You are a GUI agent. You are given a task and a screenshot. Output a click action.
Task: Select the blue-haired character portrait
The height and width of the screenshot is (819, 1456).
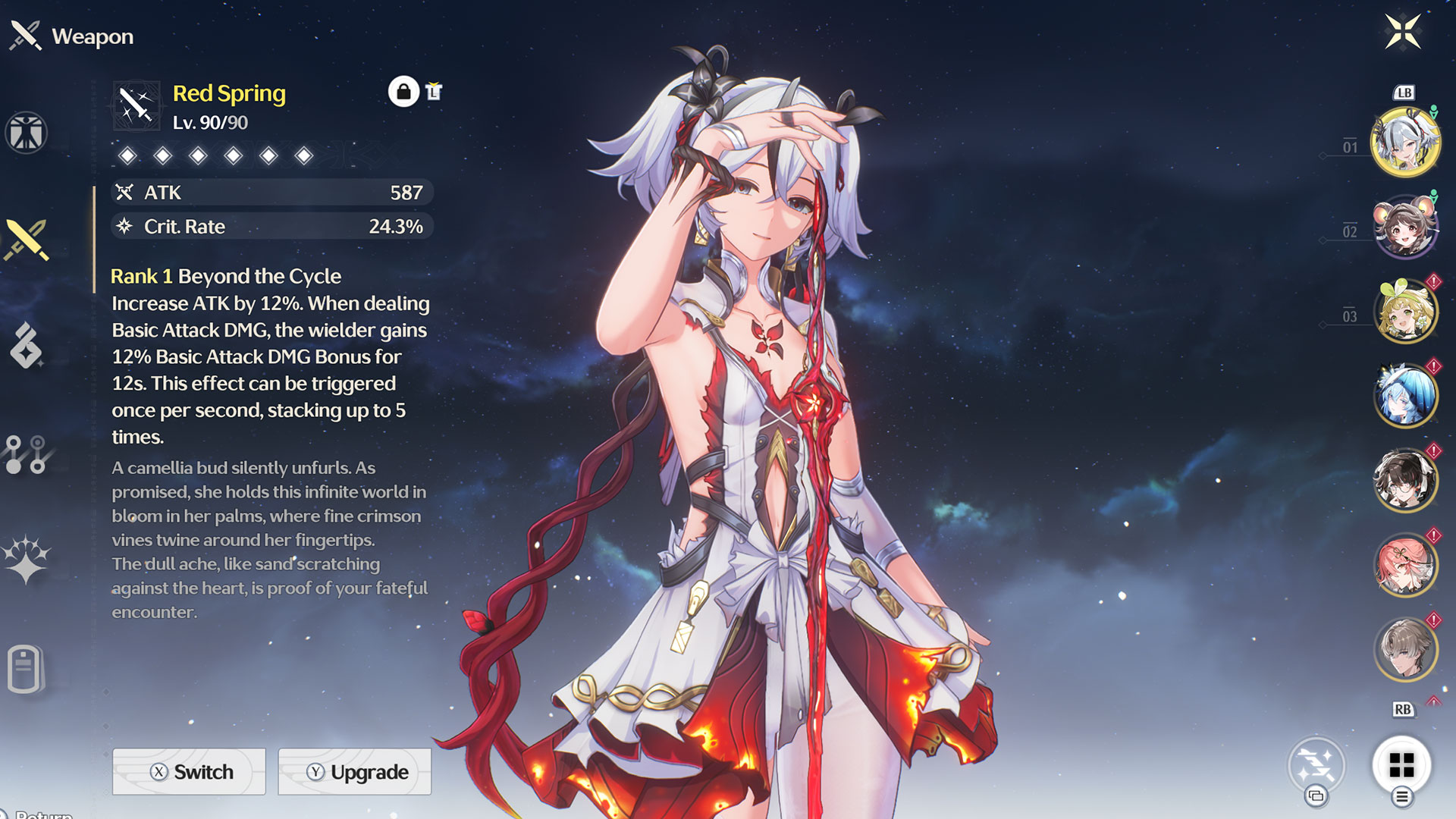pyautogui.click(x=1405, y=396)
